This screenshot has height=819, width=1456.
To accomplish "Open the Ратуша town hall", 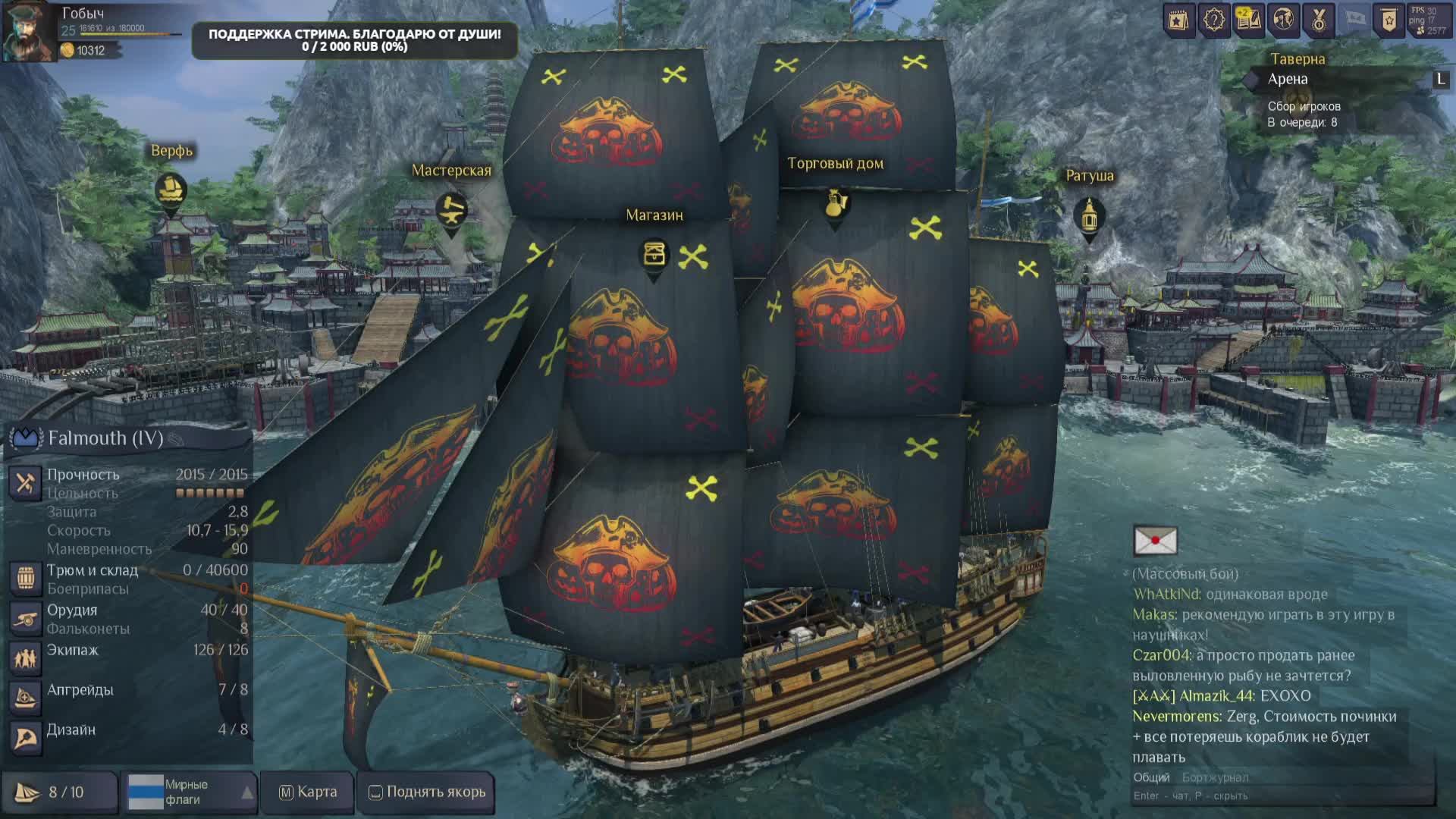I will (x=1089, y=216).
